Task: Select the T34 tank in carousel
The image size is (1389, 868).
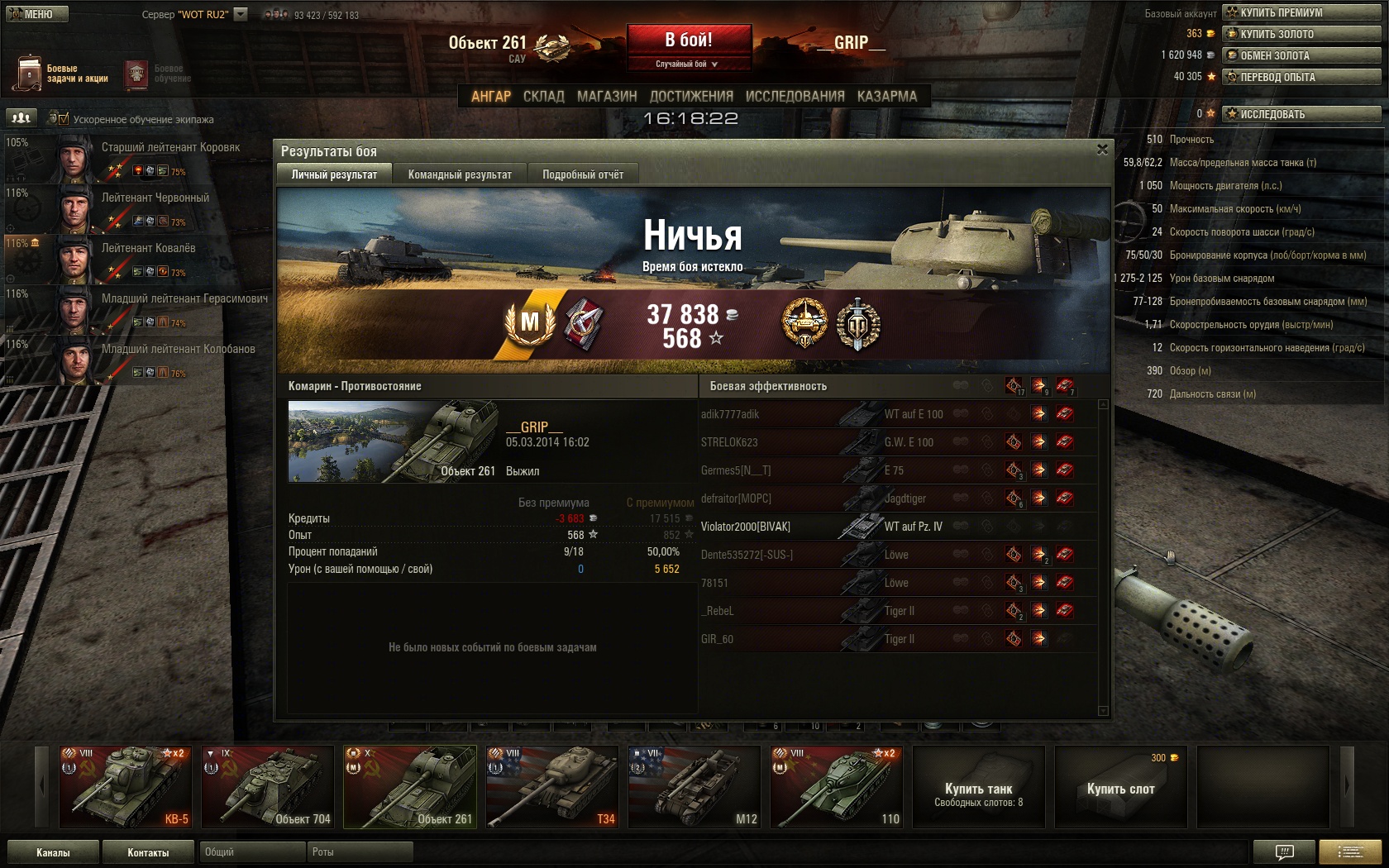Action: [551, 786]
